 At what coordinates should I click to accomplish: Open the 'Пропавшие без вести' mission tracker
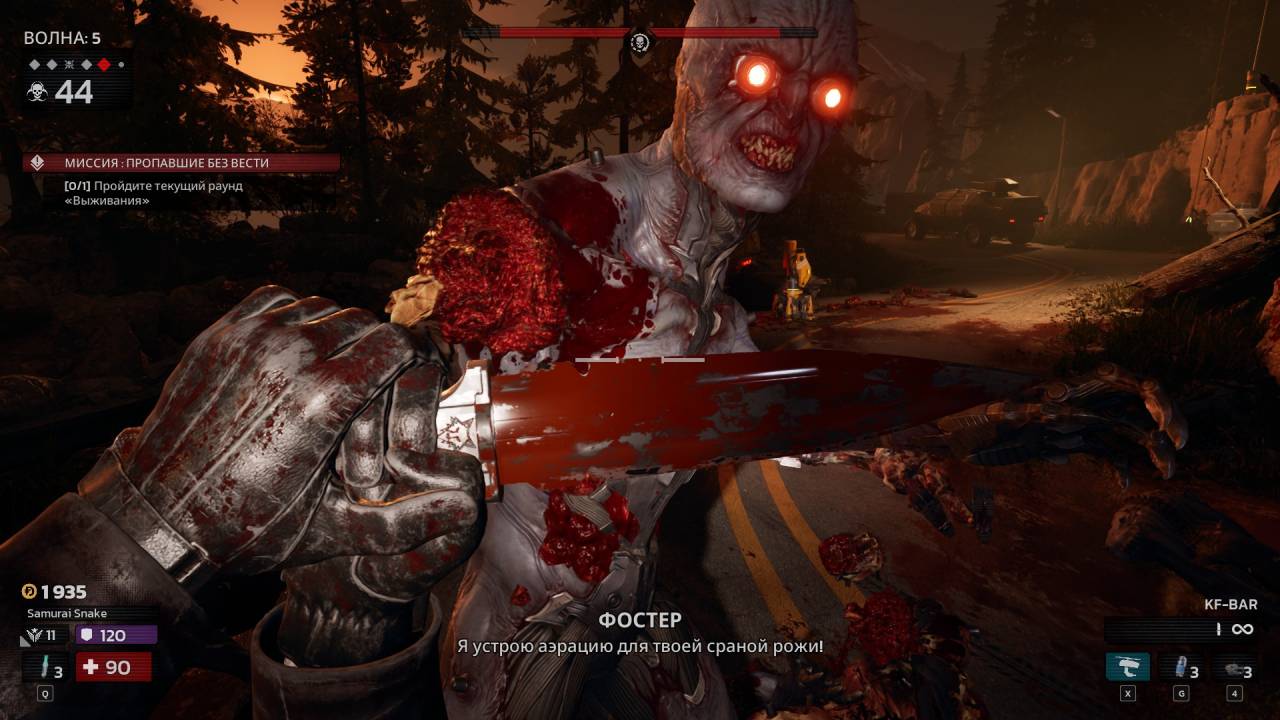coord(181,162)
